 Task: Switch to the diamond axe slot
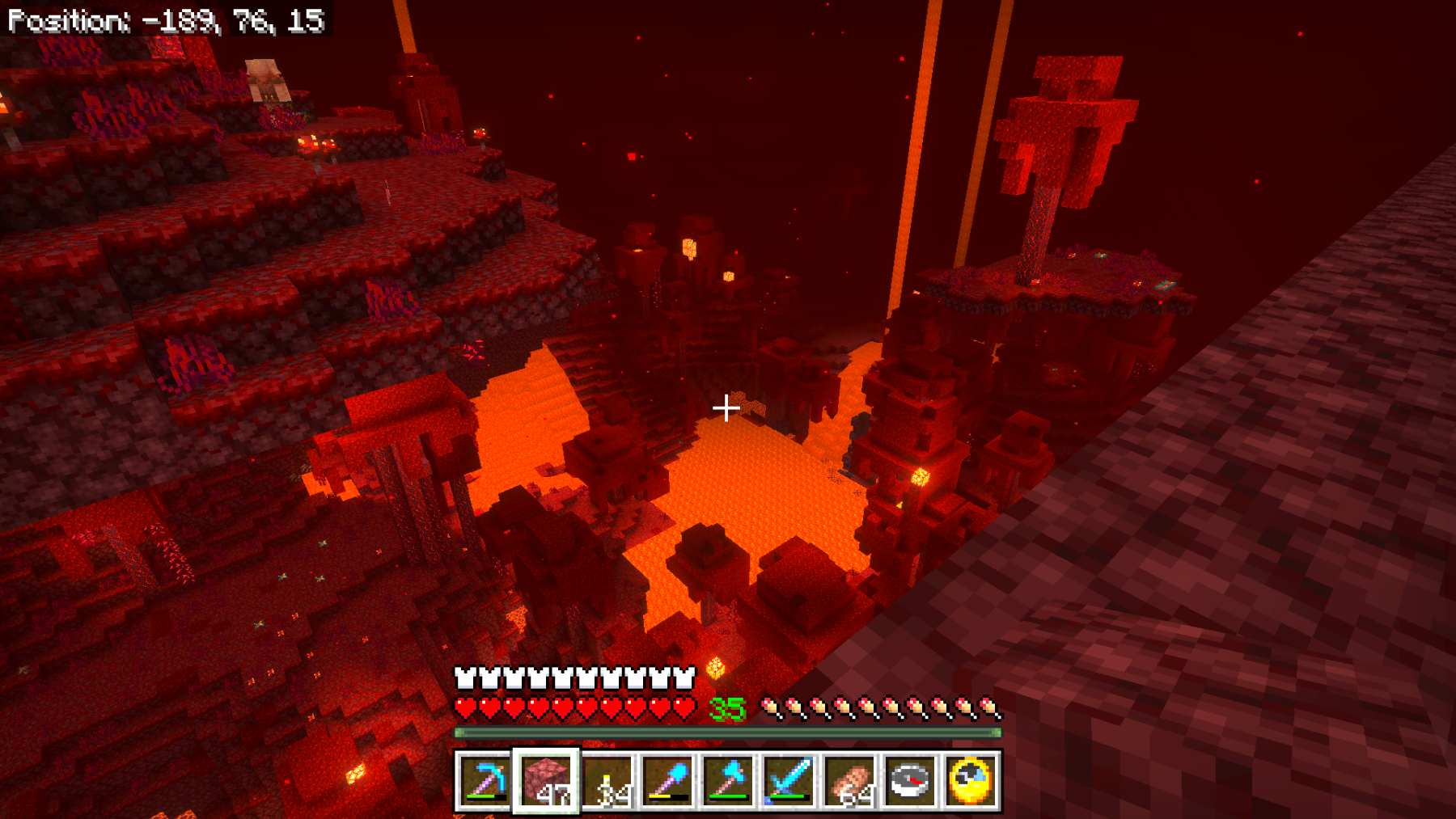(x=728, y=781)
